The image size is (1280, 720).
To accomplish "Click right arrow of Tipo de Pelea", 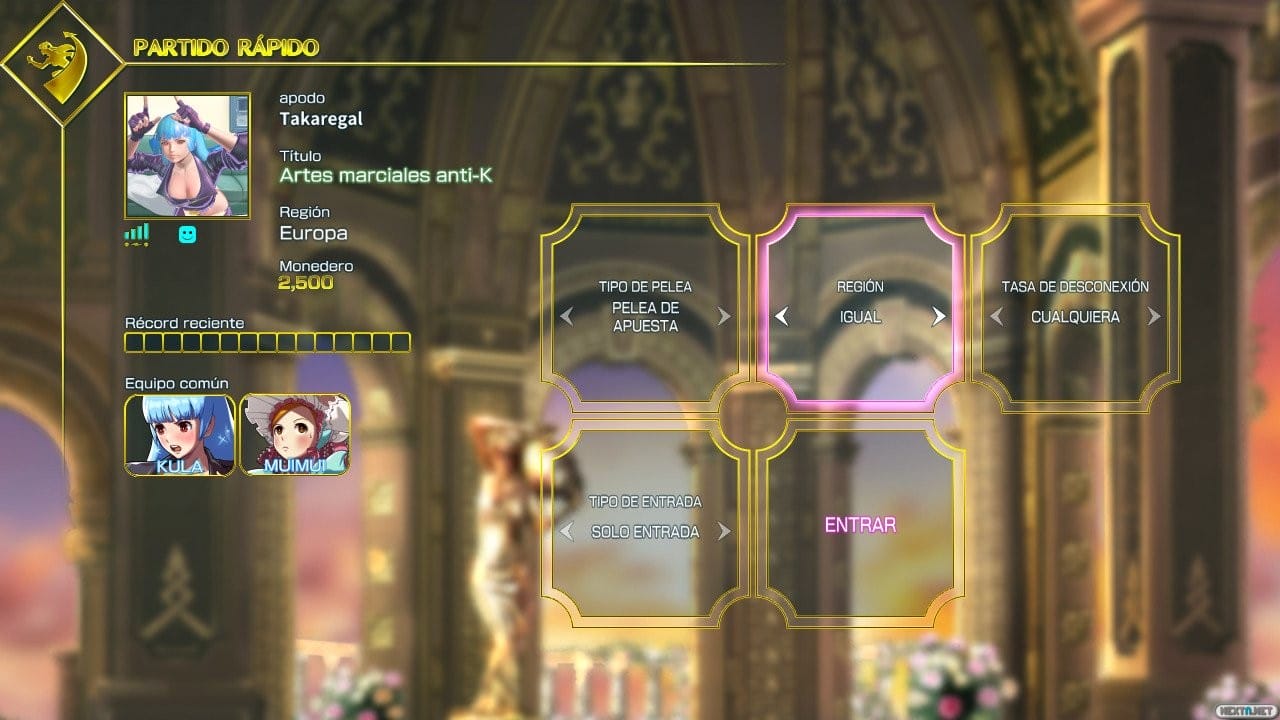I will pos(724,317).
